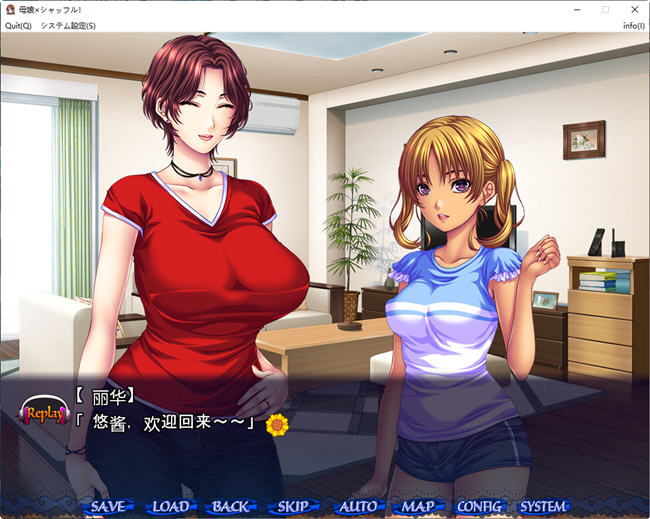The height and width of the screenshot is (519, 650).
Task: Close the game window
Action: 634,9
